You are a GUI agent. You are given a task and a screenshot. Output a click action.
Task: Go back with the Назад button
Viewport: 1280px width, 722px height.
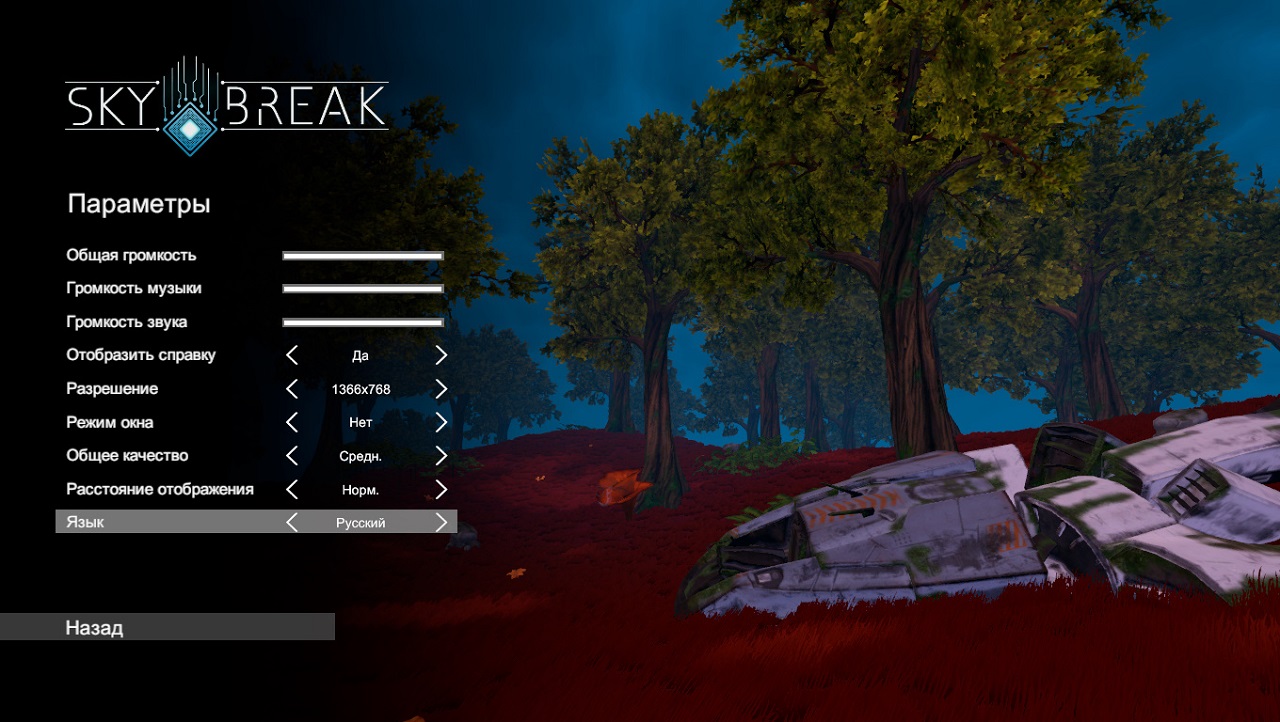[x=167, y=627]
